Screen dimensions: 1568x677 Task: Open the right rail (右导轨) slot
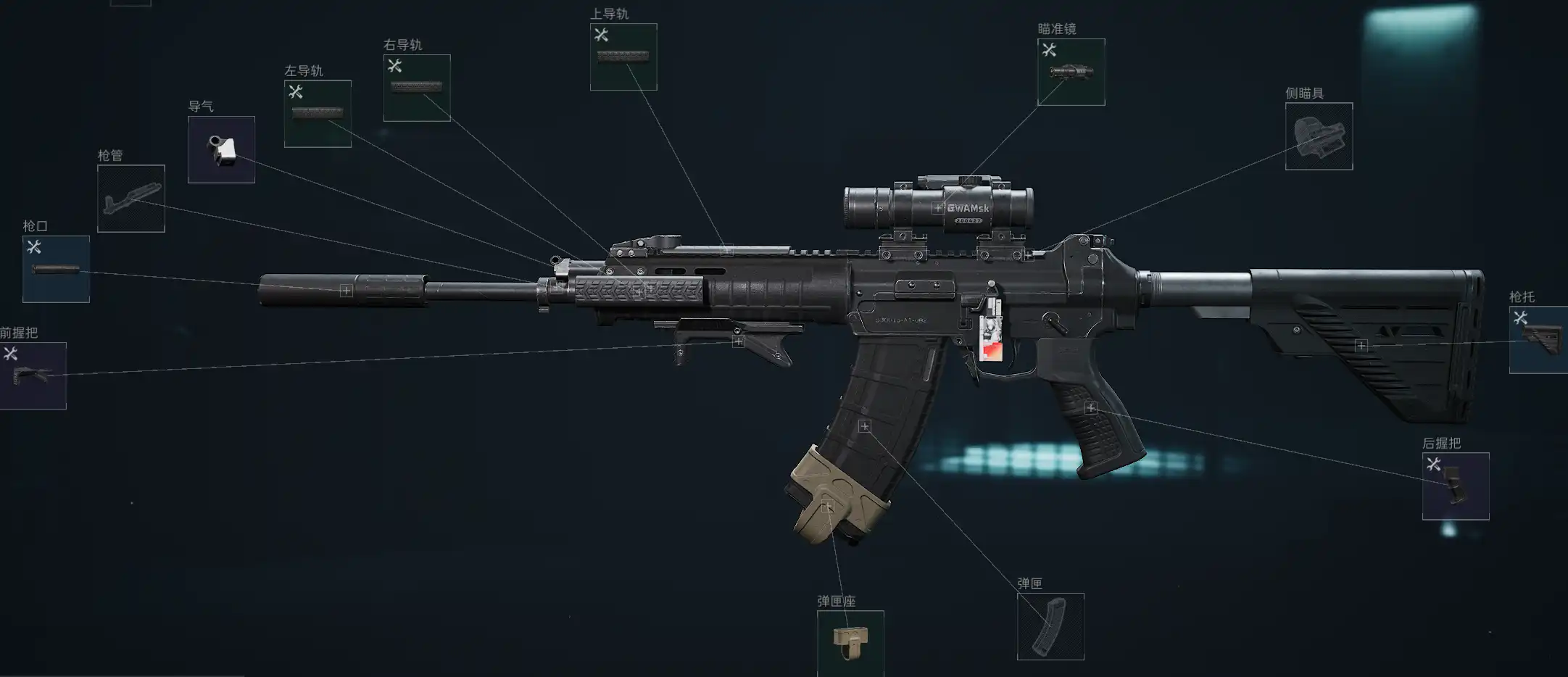[417, 88]
